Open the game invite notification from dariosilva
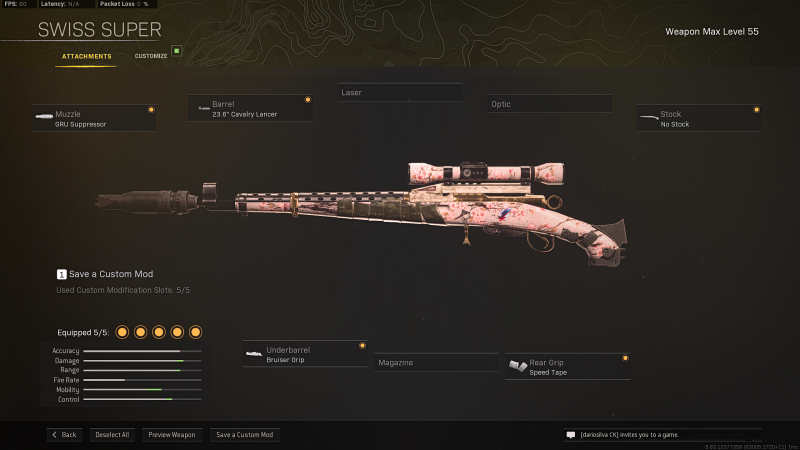 [x=661, y=435]
